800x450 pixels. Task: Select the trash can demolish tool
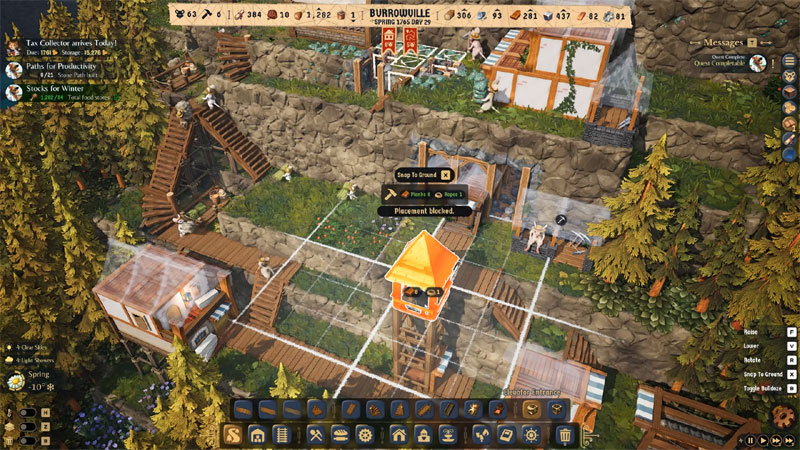[x=565, y=434]
